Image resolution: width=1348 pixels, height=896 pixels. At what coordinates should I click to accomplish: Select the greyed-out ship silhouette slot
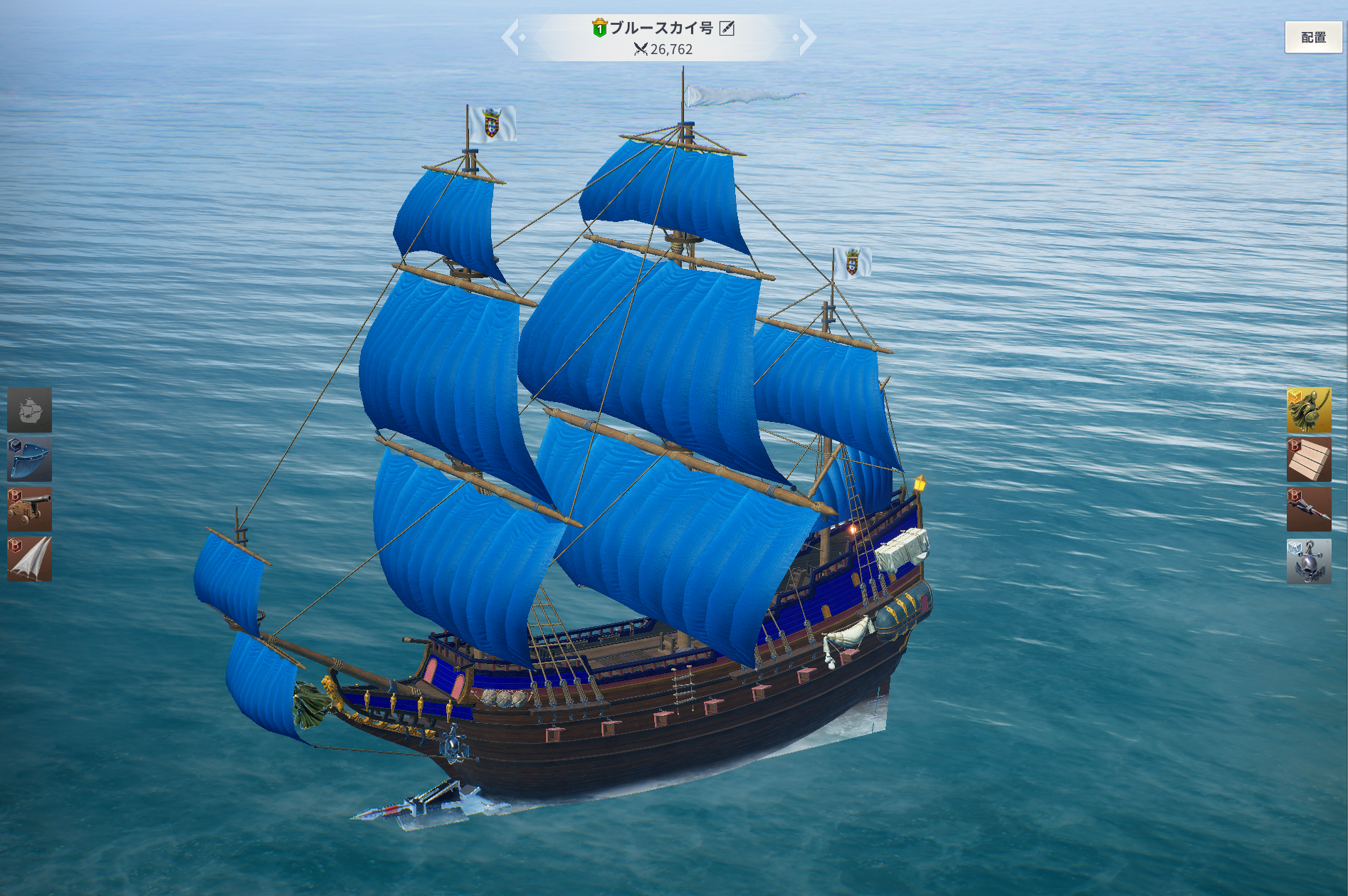(x=30, y=410)
